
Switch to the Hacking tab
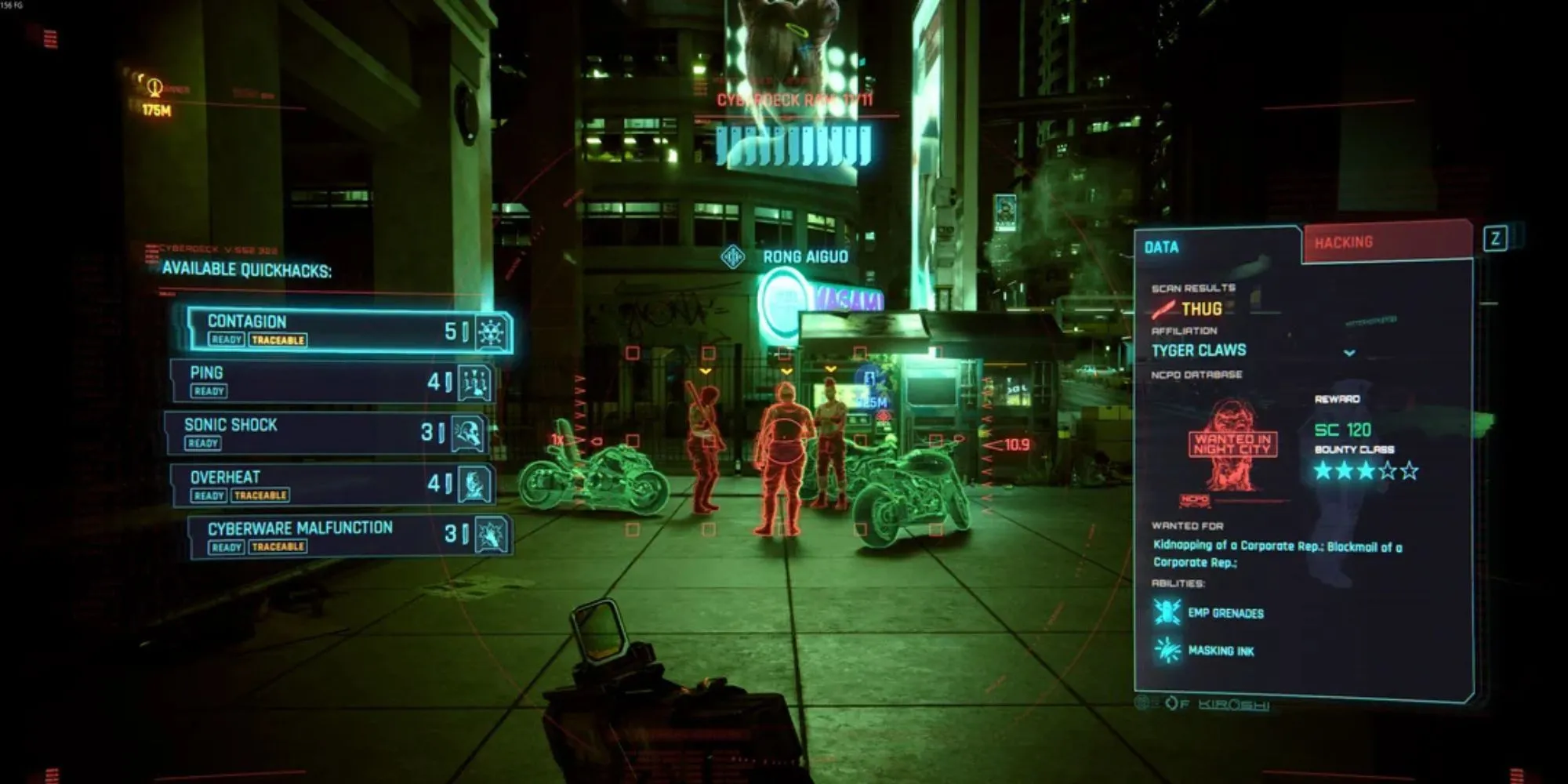(1386, 243)
